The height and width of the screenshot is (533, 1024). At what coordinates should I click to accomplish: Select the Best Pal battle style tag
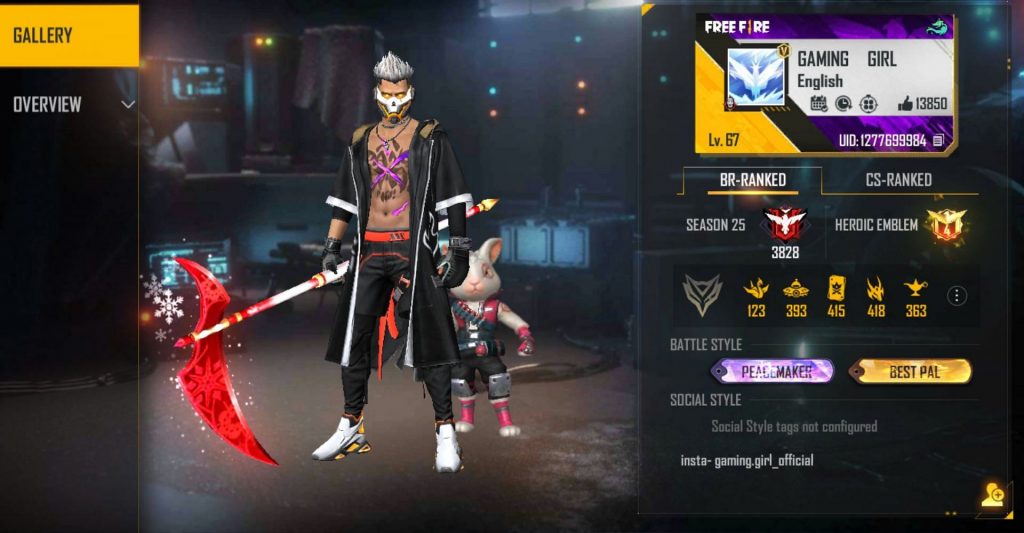coord(910,372)
